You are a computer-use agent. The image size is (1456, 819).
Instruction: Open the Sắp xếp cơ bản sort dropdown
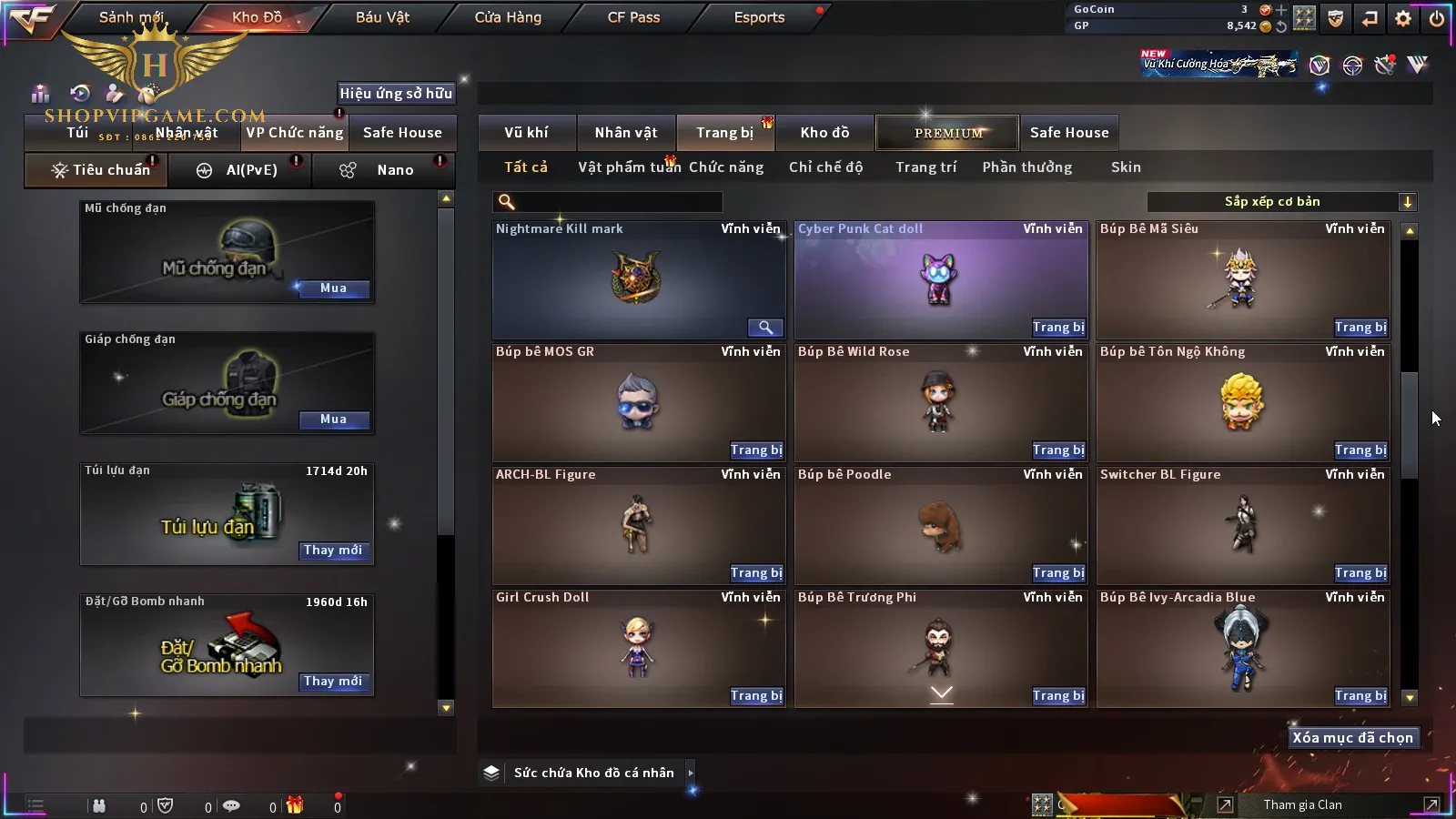click(x=1281, y=202)
